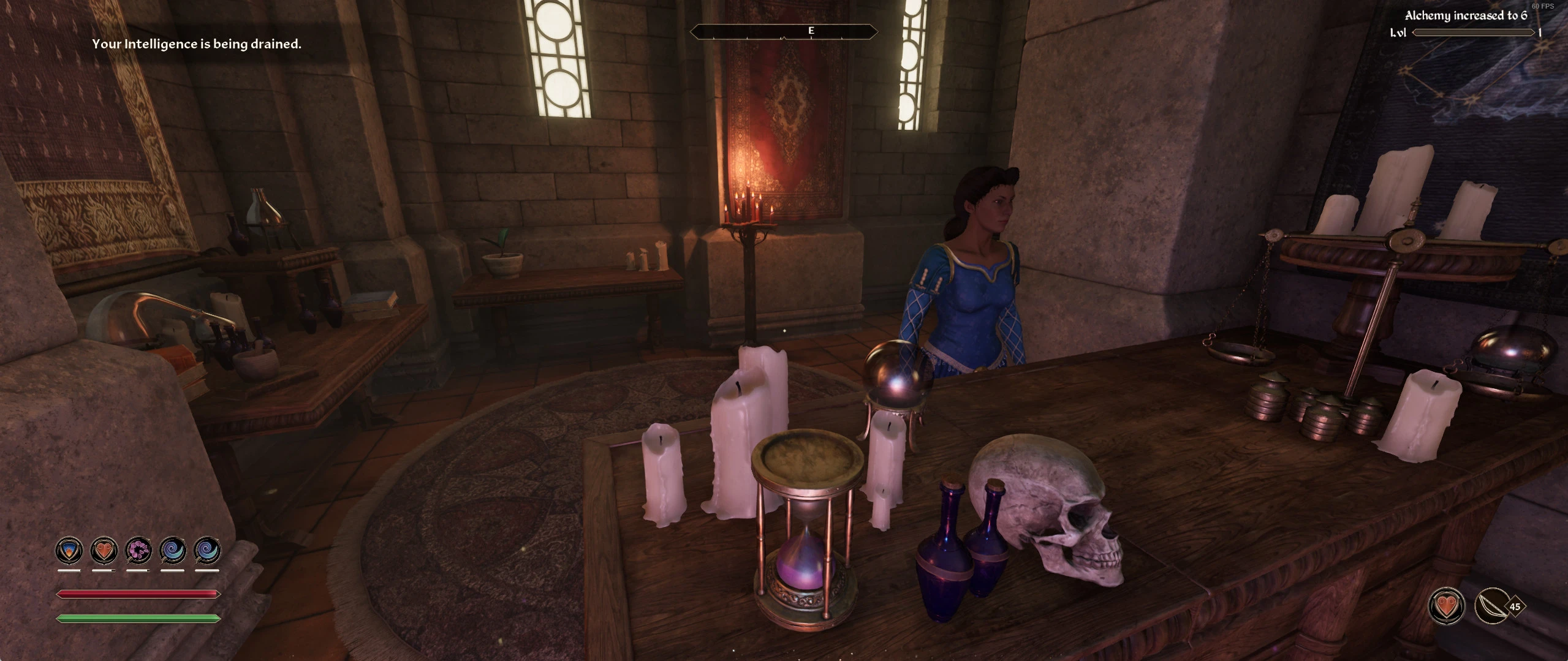
Task: Inspect the pink petal ring effect icon
Action: pos(138,551)
